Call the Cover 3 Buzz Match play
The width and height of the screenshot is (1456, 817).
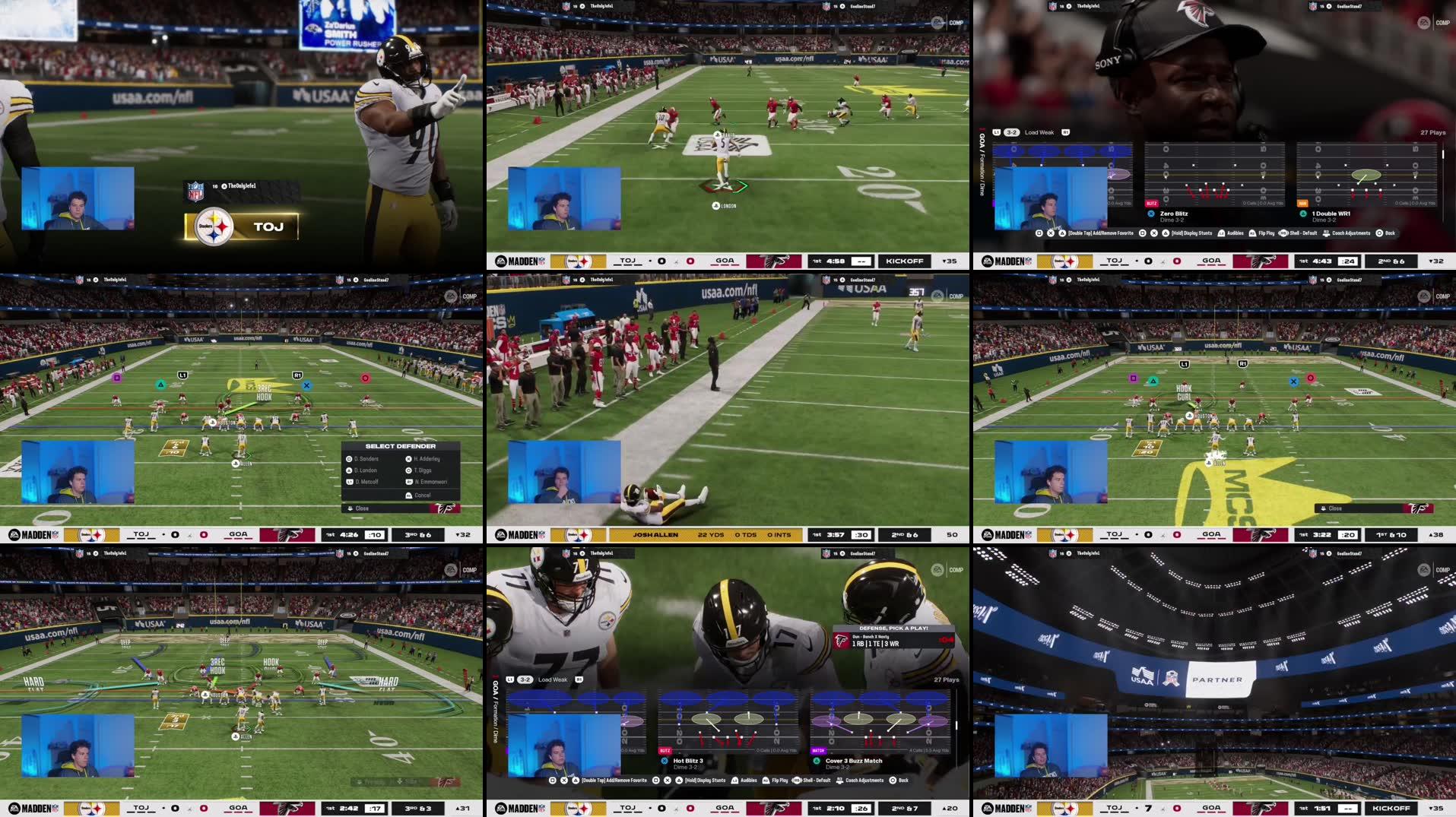tap(880, 722)
